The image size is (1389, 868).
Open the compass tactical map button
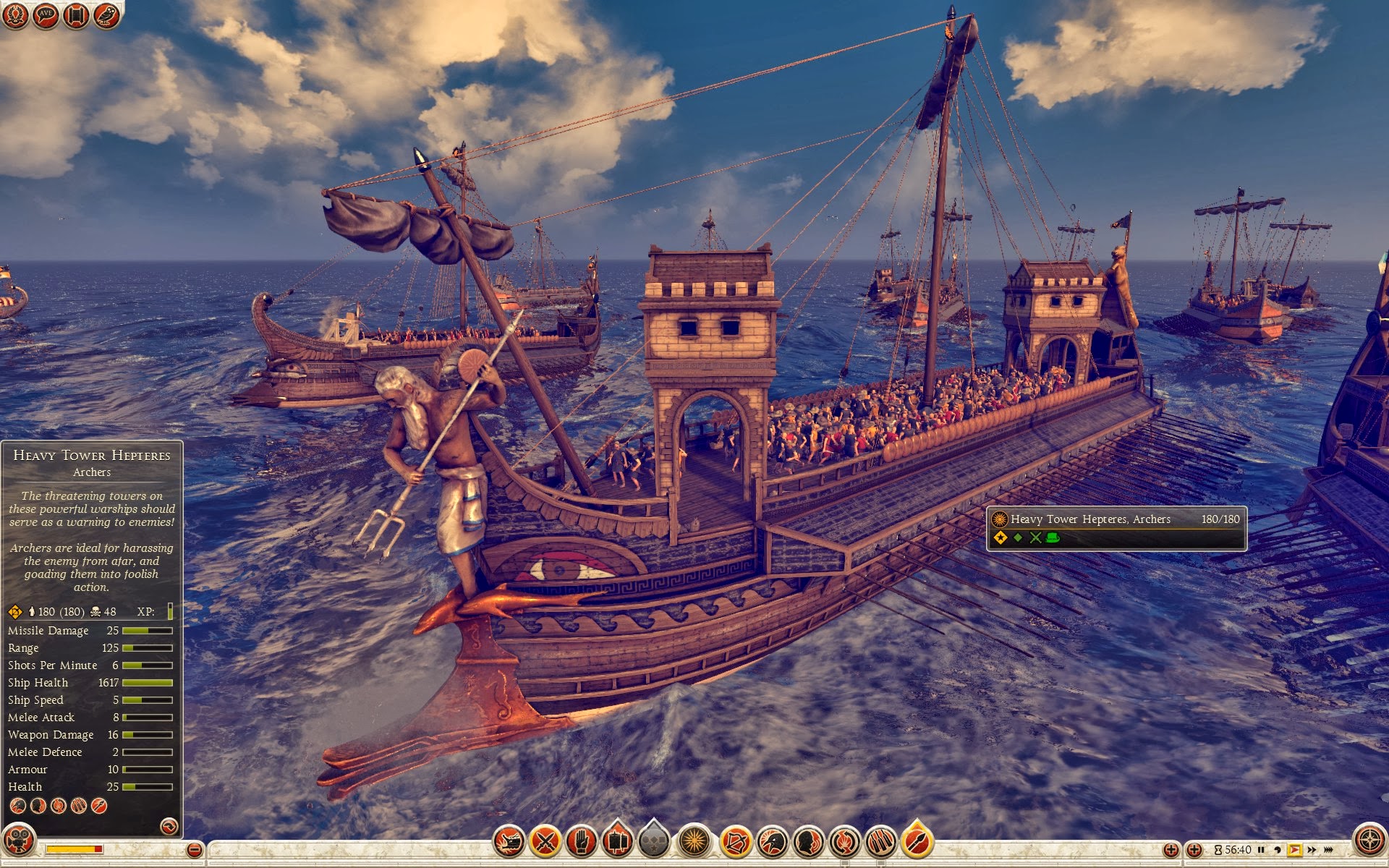1369,840
